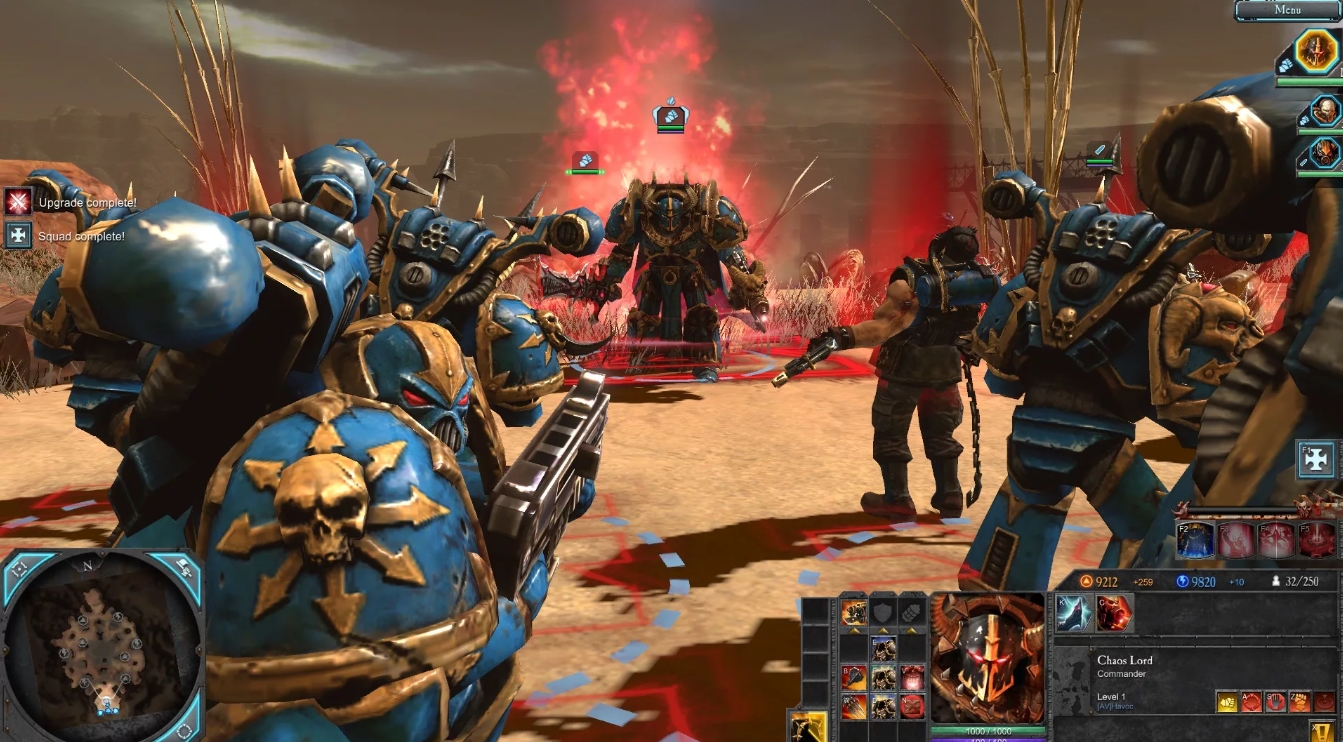Select the F4 global ability icon
This screenshot has width=1343, height=742.
pyautogui.click(x=1276, y=540)
